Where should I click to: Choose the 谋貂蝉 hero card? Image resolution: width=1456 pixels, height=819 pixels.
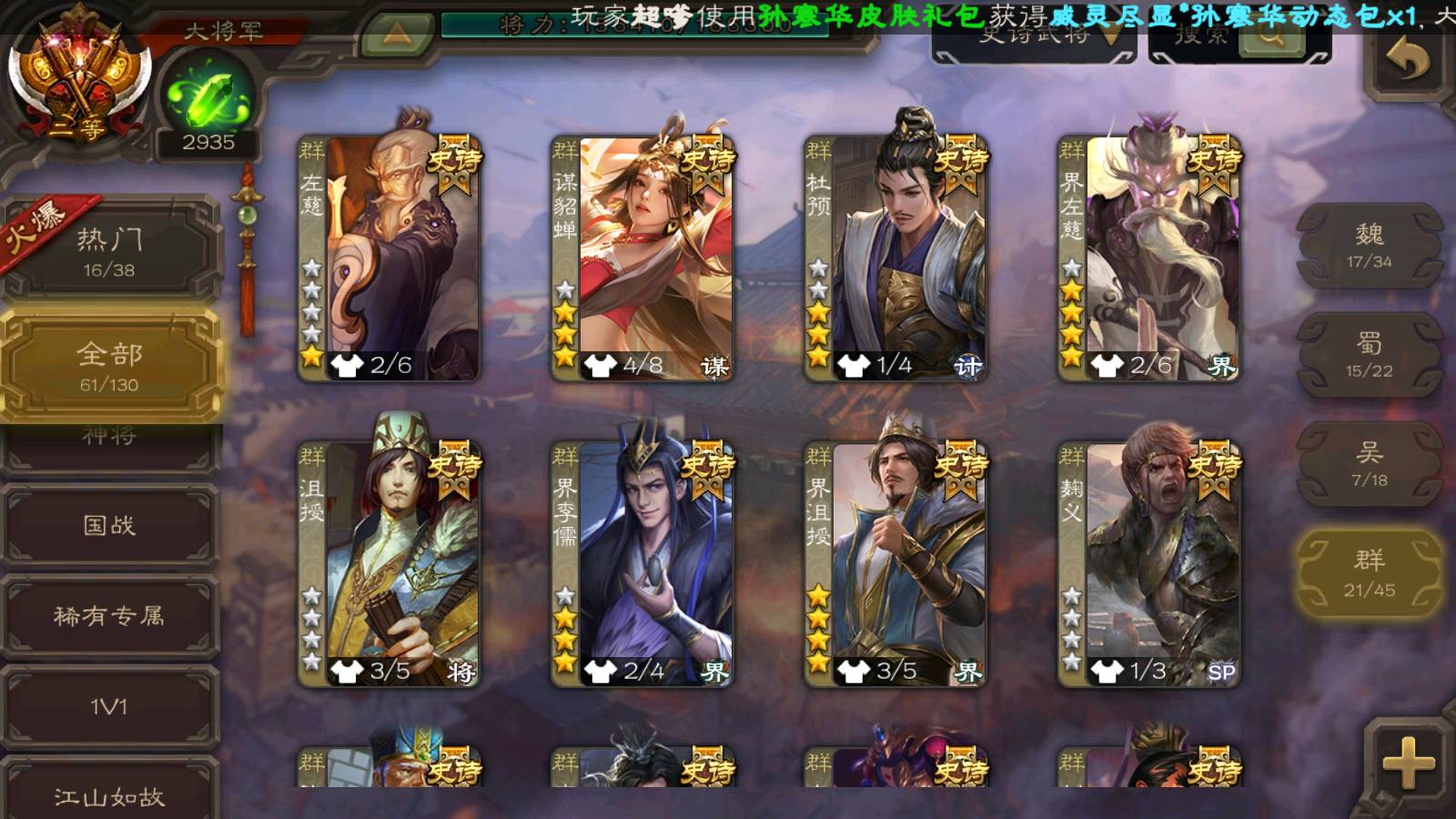point(642,257)
